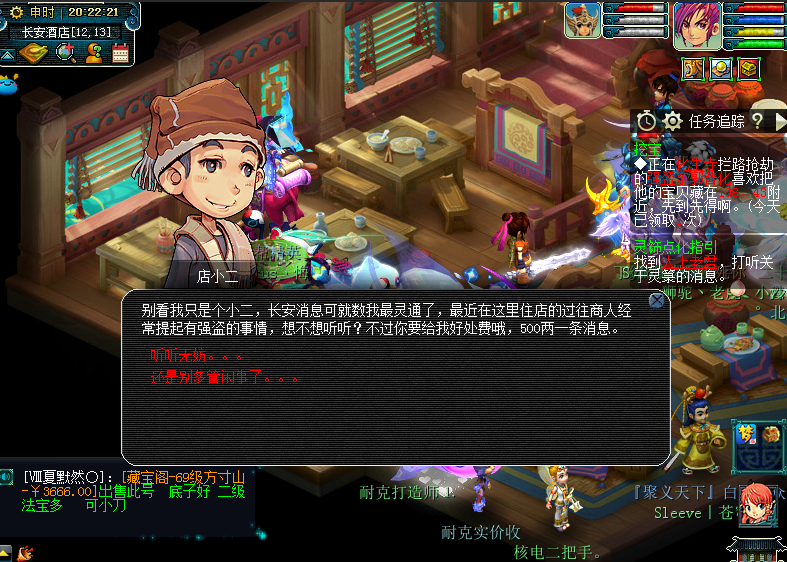The width and height of the screenshot is (787, 562).
Task: Click the sun gear icon beside the time
Action: [x=16, y=12]
